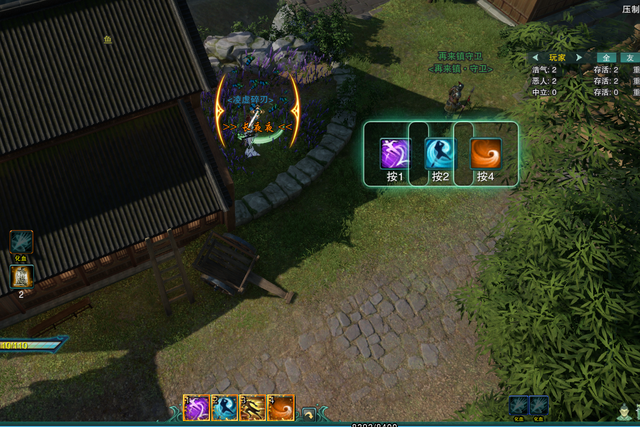
Task: Switch to the 全 tab
Action: click(608, 58)
